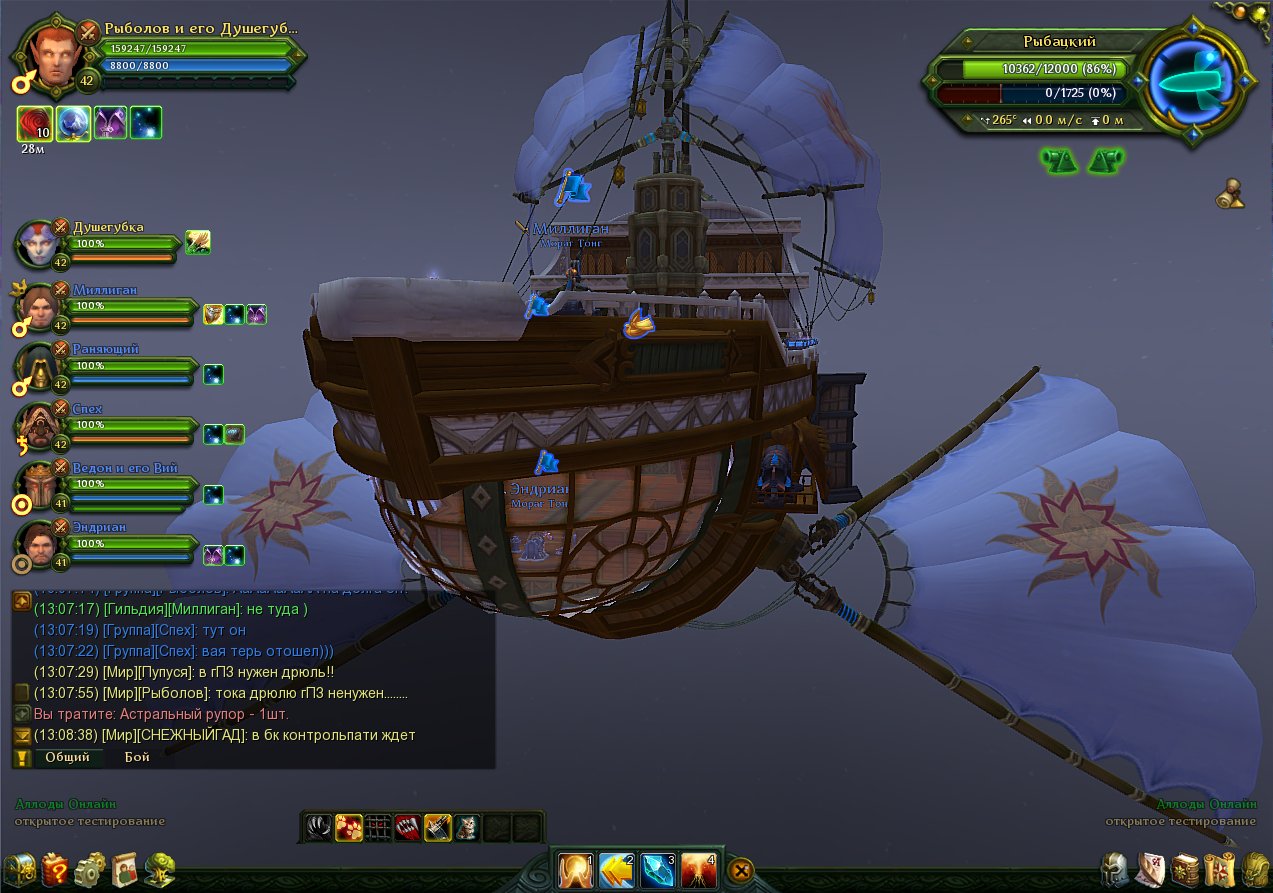Select Спех's party frame portrait
1273x893 pixels.
click(x=38, y=427)
